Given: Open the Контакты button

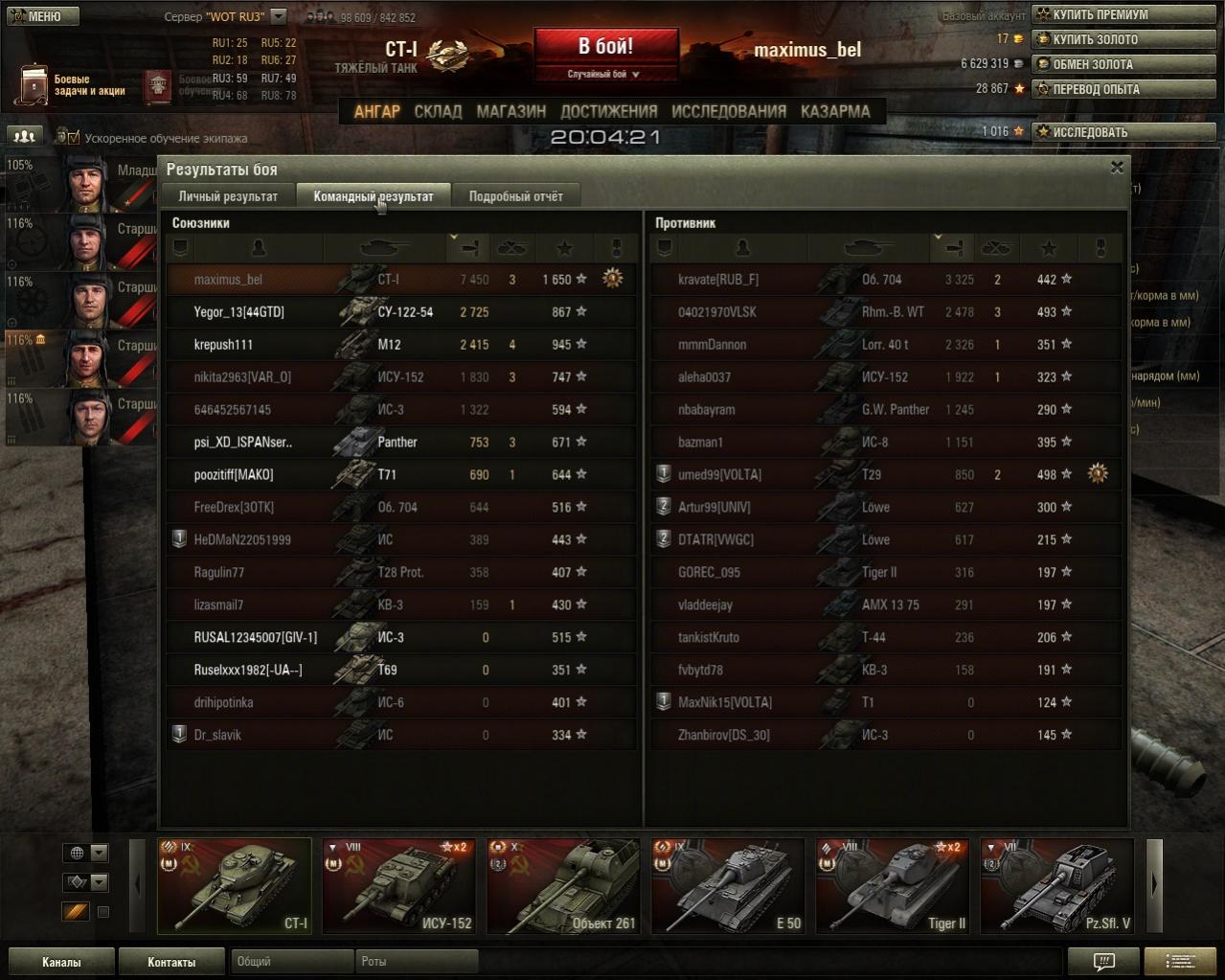Looking at the screenshot, I should [x=171, y=962].
